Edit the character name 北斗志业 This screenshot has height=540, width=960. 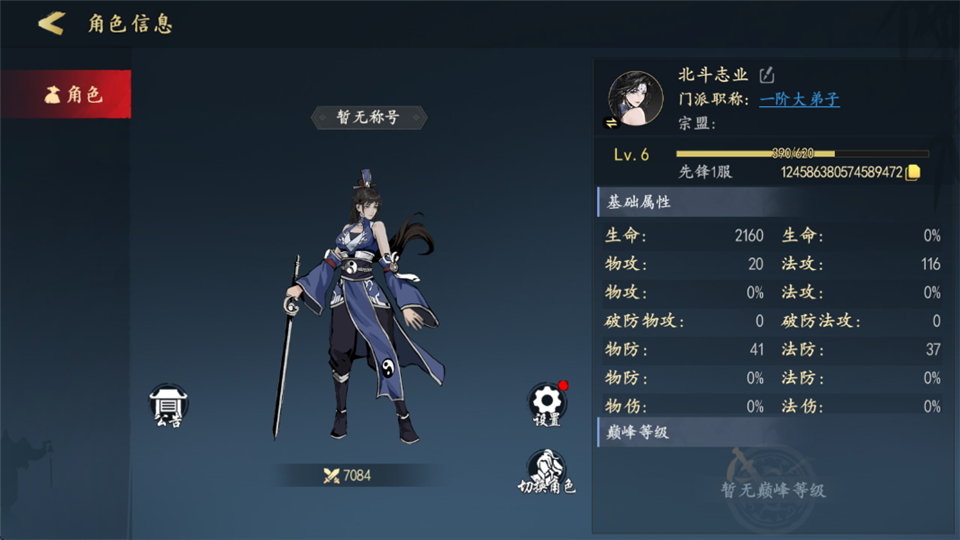tap(767, 75)
